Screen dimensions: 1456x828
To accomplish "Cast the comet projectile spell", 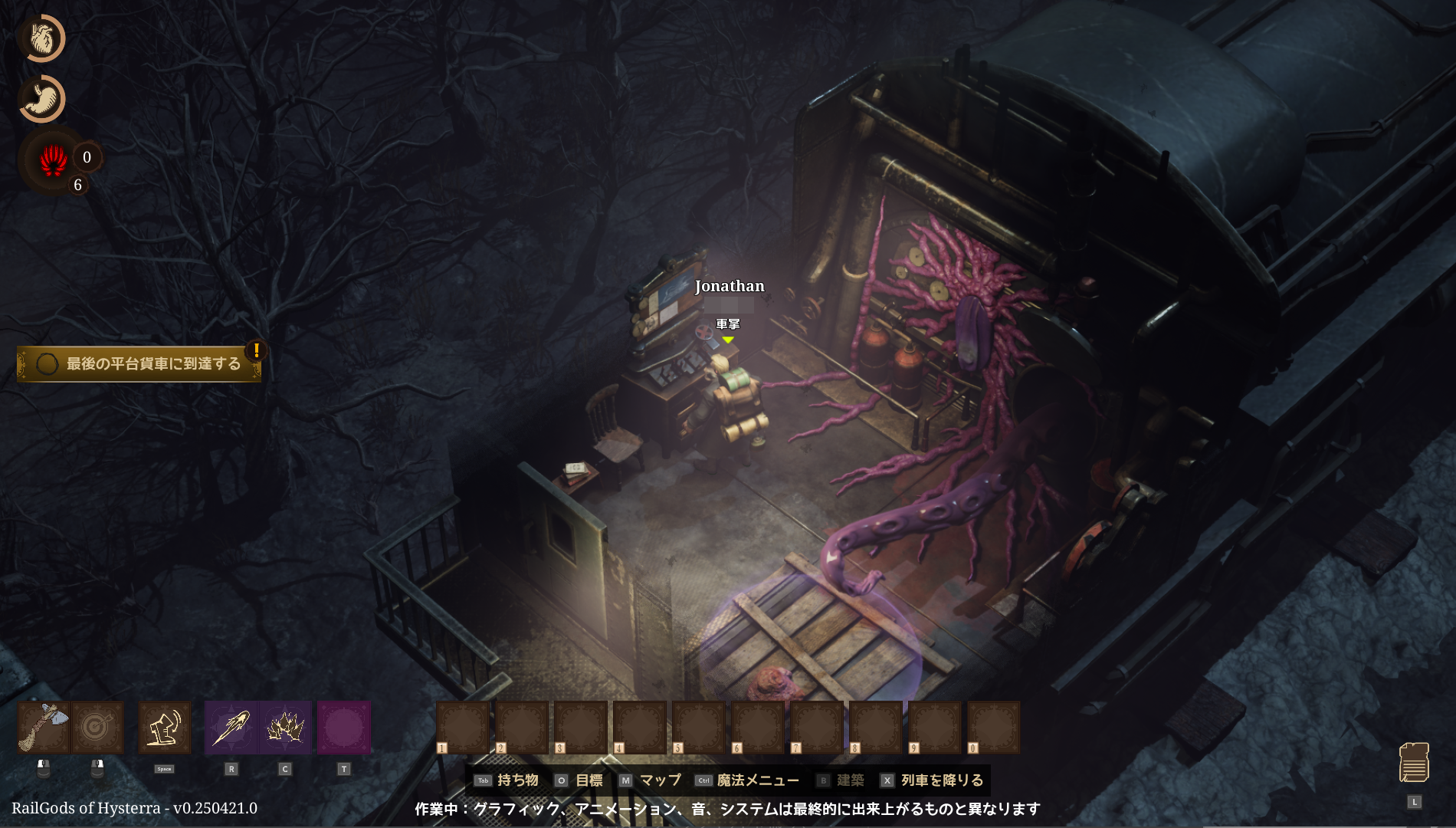I will 231,727.
